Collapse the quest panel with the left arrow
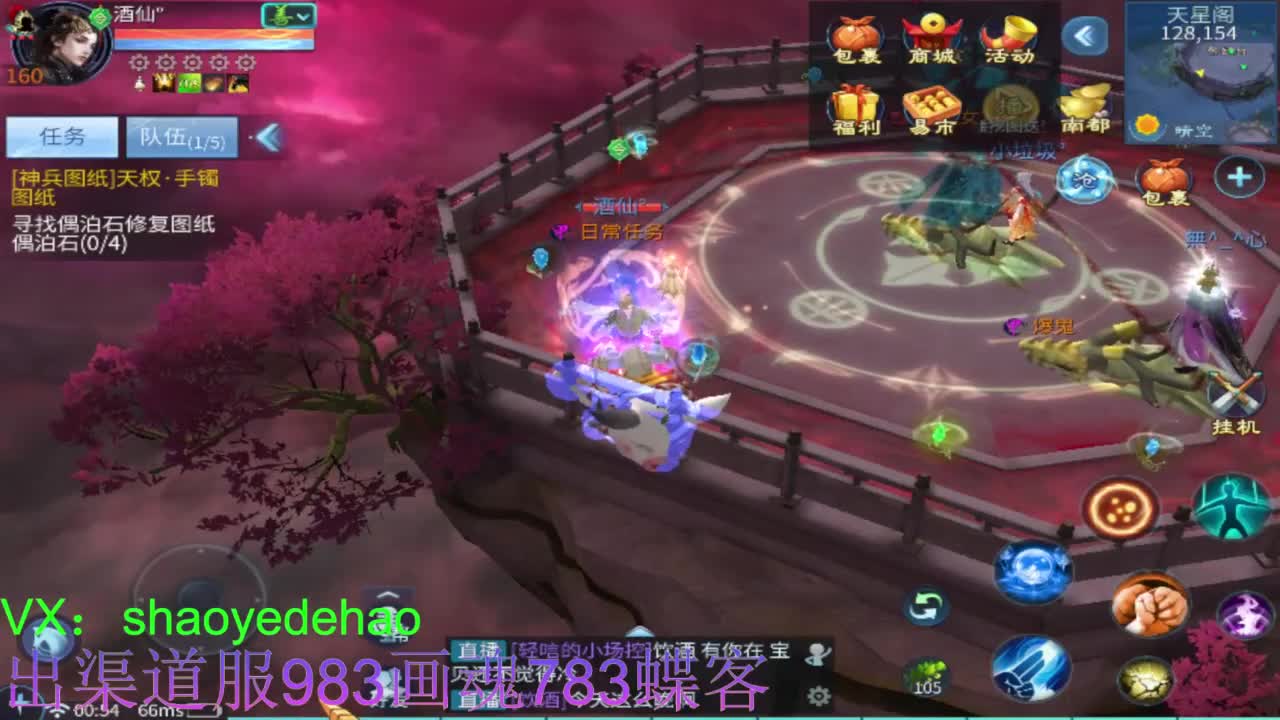This screenshot has height=720, width=1280. click(x=266, y=136)
